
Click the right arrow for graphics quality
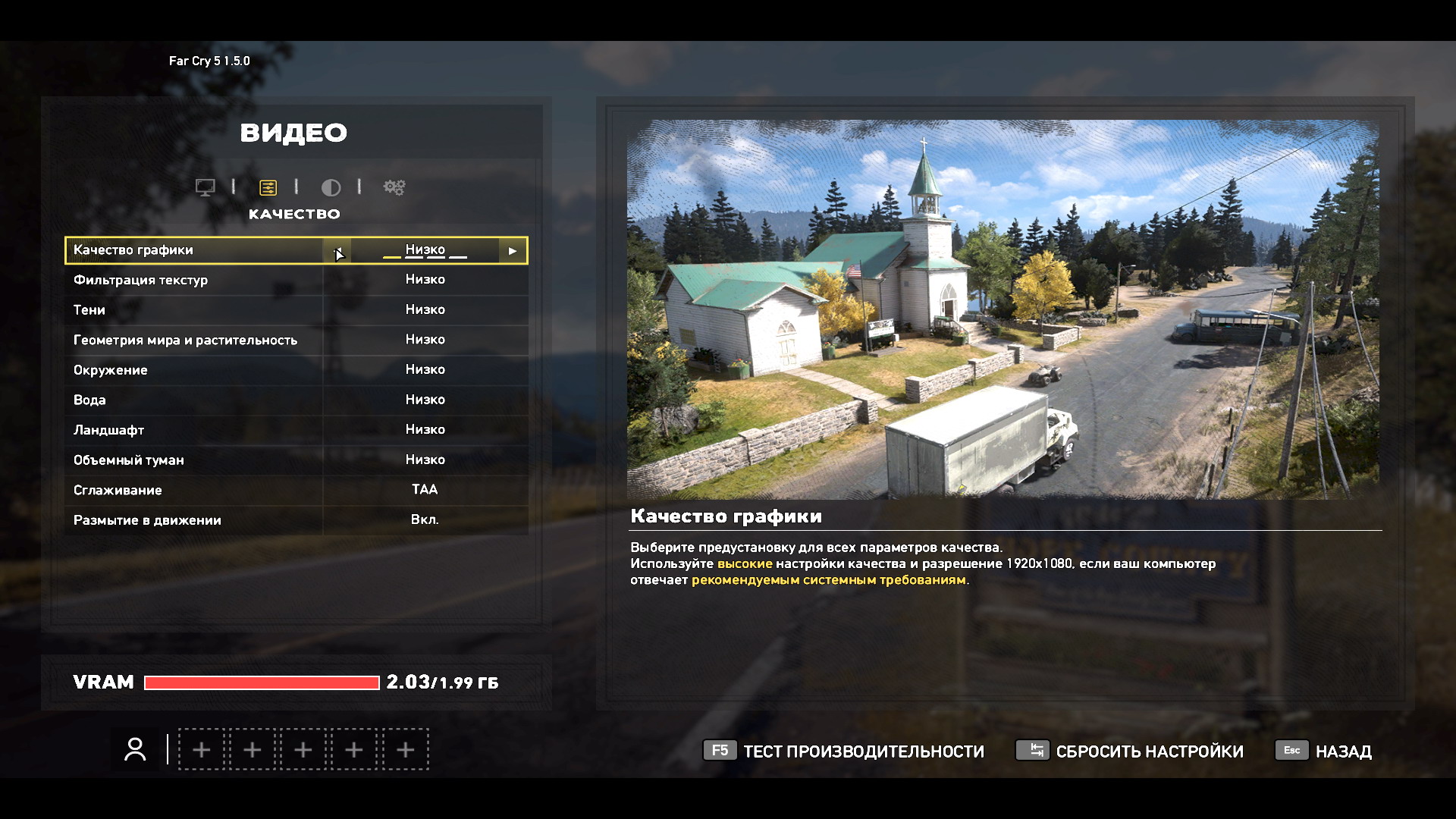coord(513,251)
